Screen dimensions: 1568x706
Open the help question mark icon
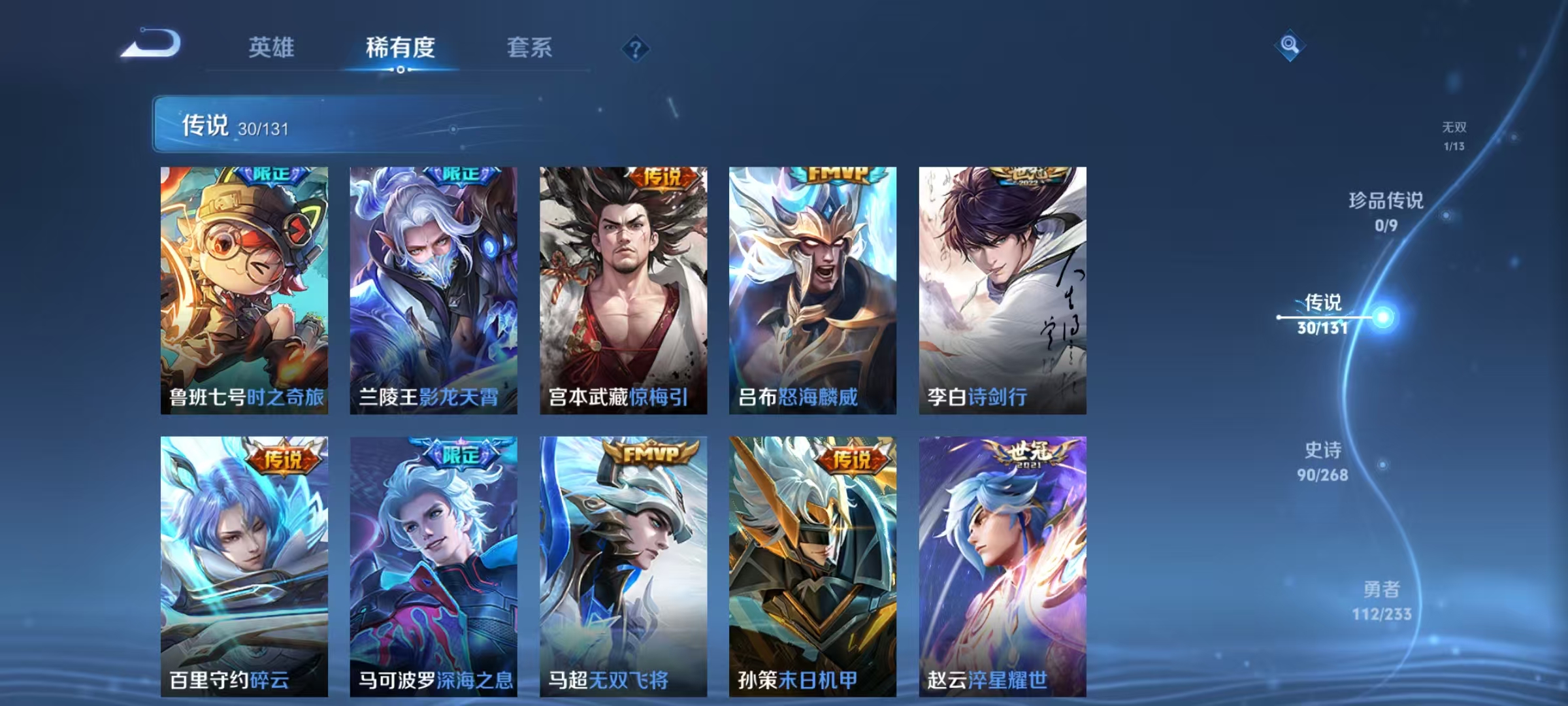tap(634, 48)
